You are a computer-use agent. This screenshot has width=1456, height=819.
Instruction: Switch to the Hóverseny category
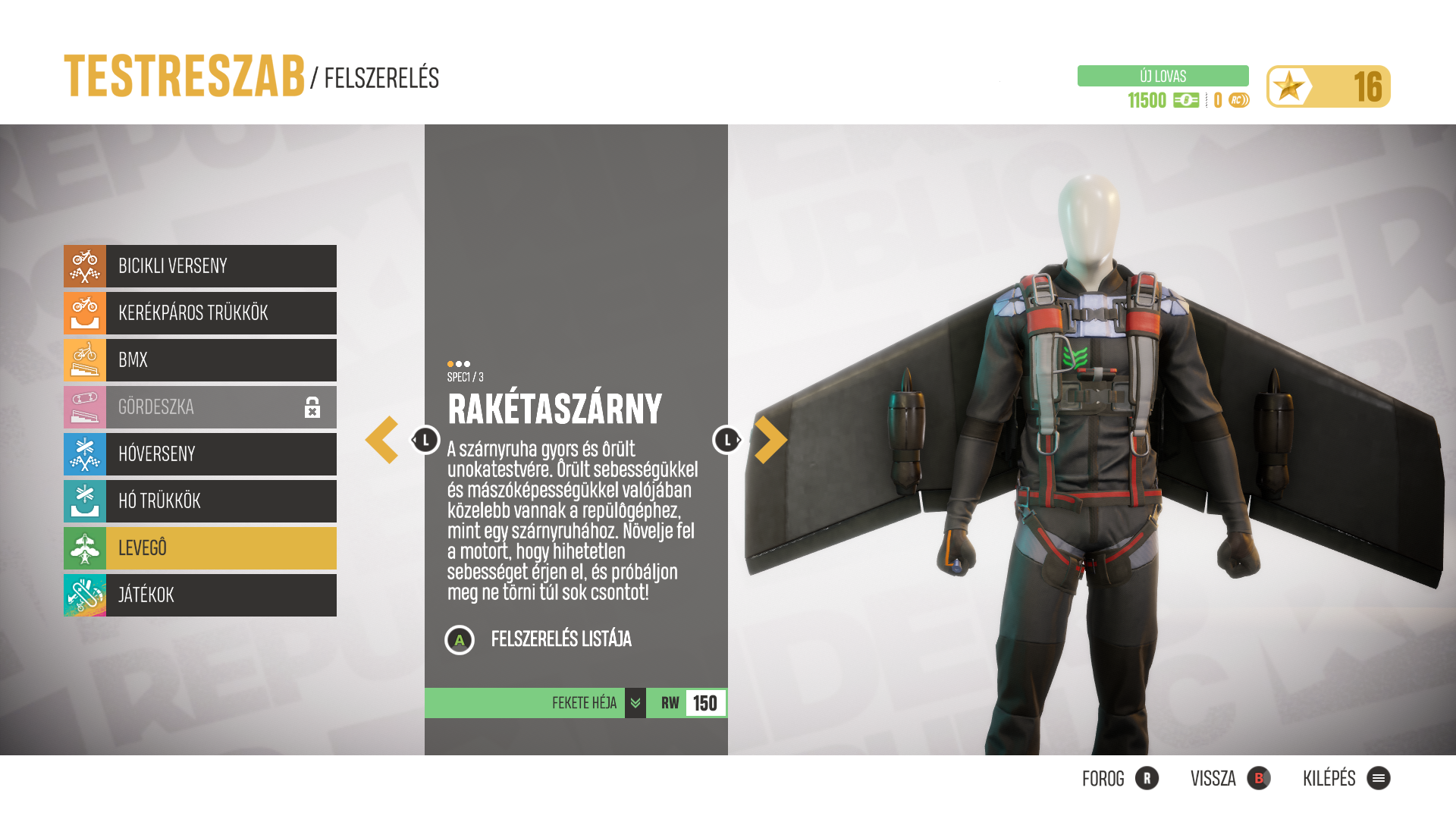point(200,454)
